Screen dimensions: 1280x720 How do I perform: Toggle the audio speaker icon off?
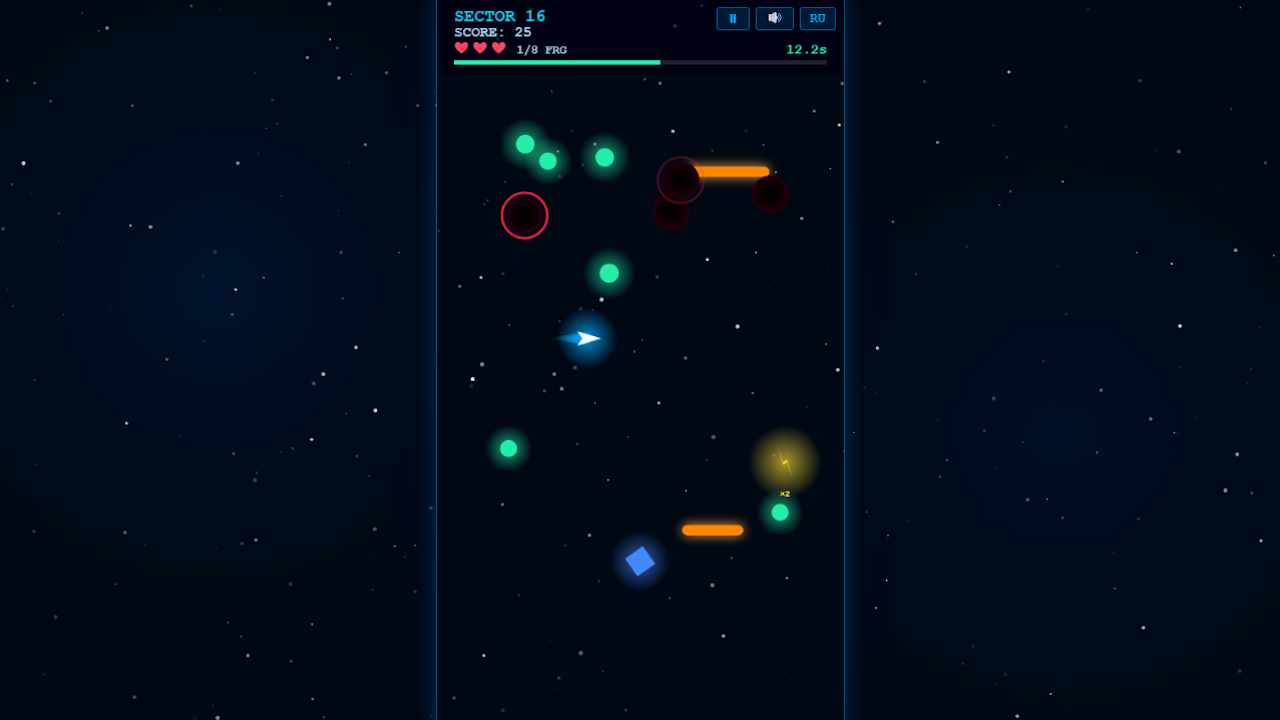pos(775,18)
